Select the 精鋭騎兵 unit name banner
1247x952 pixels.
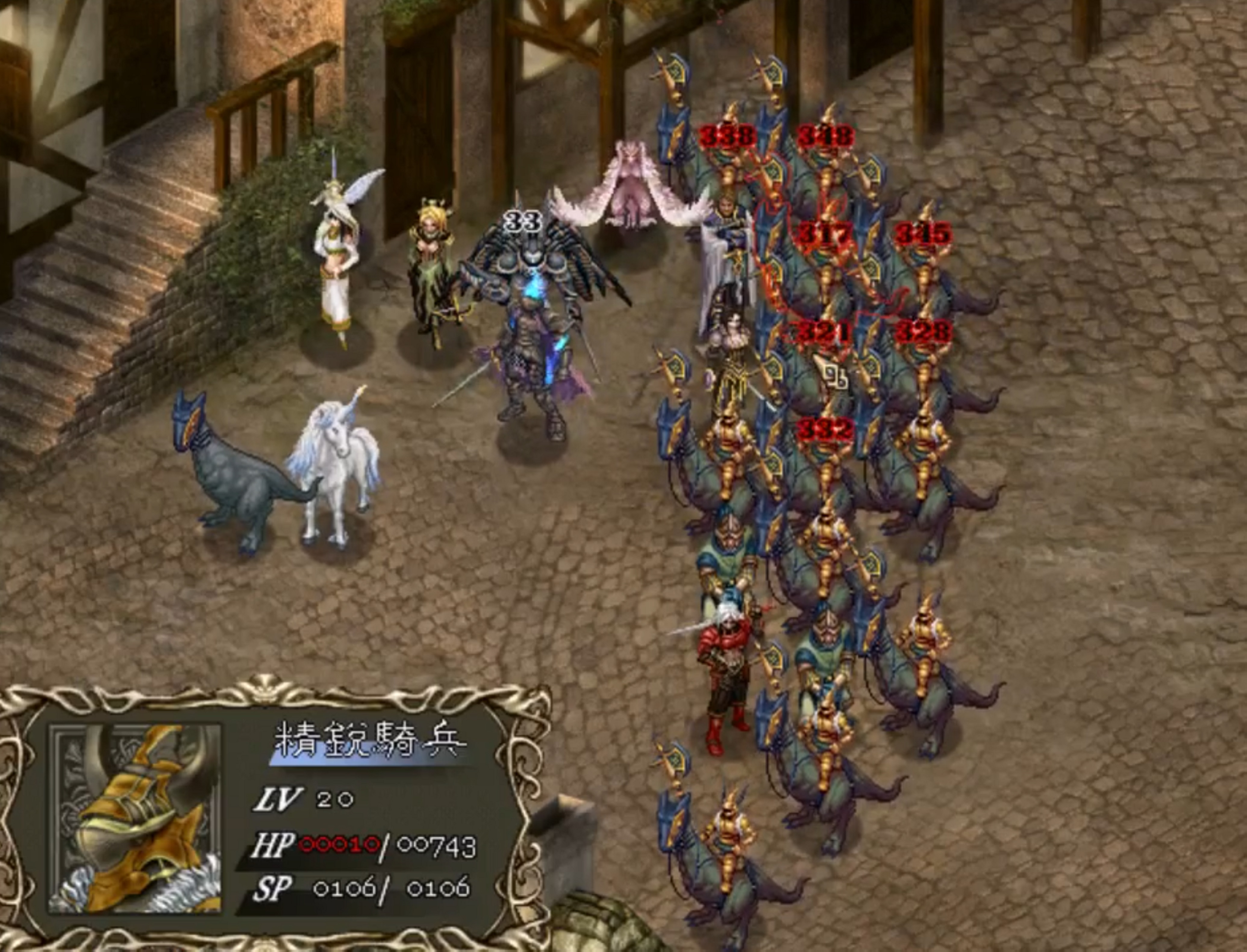coord(370,741)
